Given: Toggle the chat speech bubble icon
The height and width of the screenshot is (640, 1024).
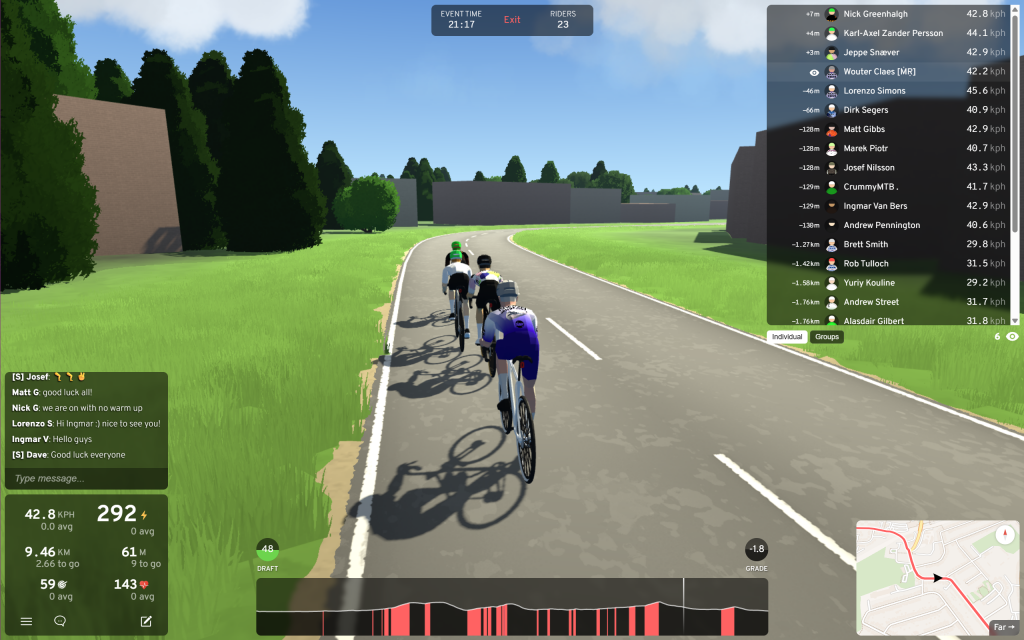Looking at the screenshot, I should coord(60,621).
